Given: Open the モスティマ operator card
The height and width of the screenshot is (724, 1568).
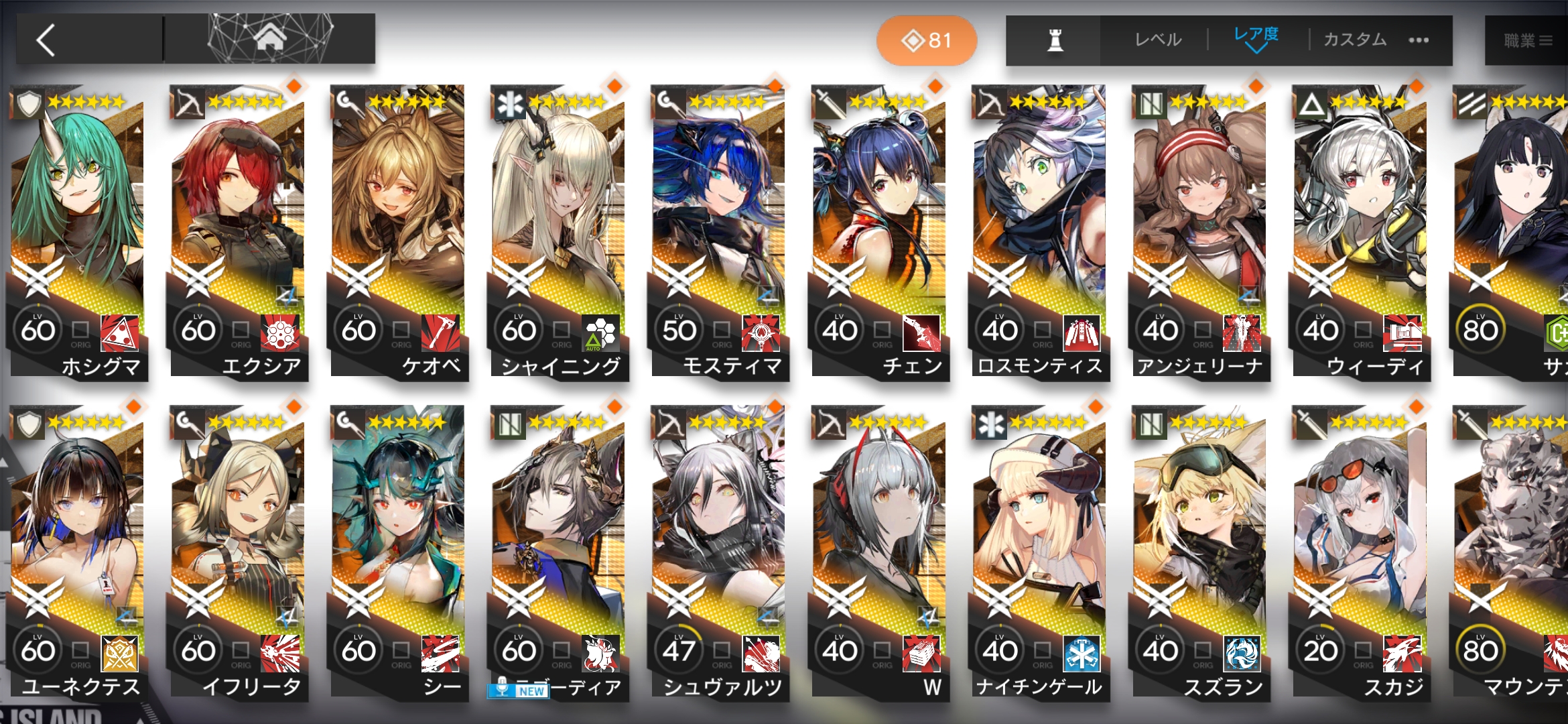Looking at the screenshot, I should [719, 228].
